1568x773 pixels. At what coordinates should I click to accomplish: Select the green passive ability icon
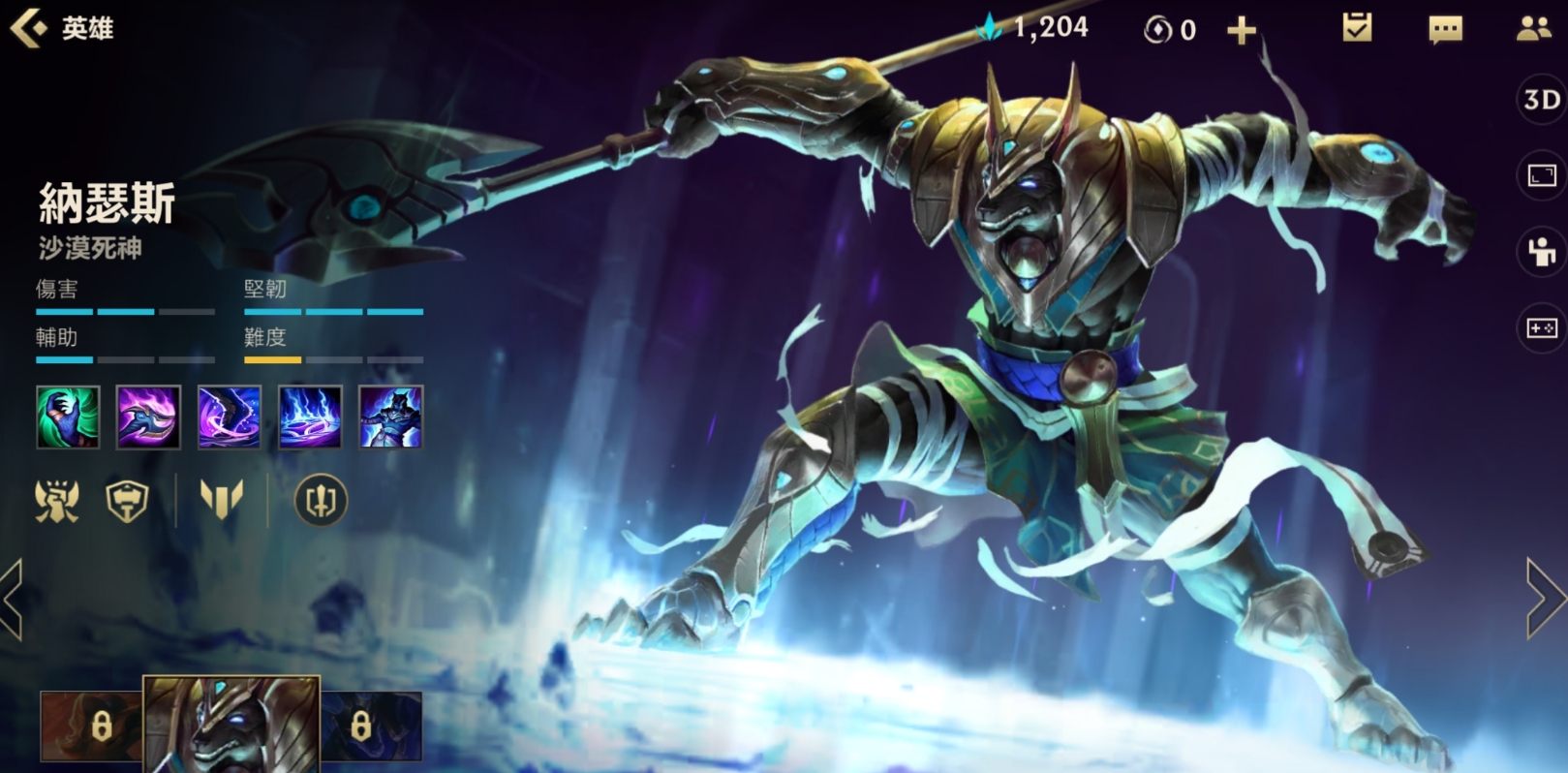[68, 417]
